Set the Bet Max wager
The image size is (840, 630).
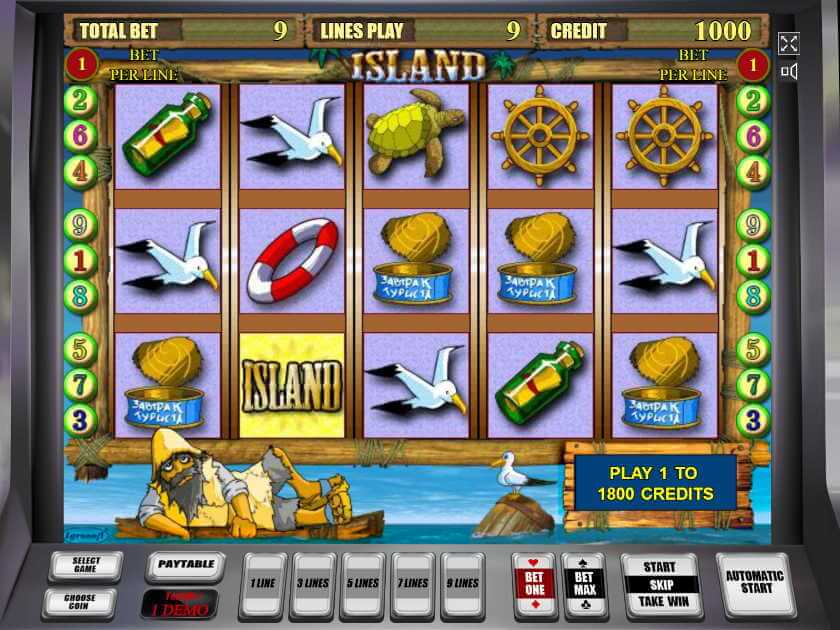pos(584,582)
